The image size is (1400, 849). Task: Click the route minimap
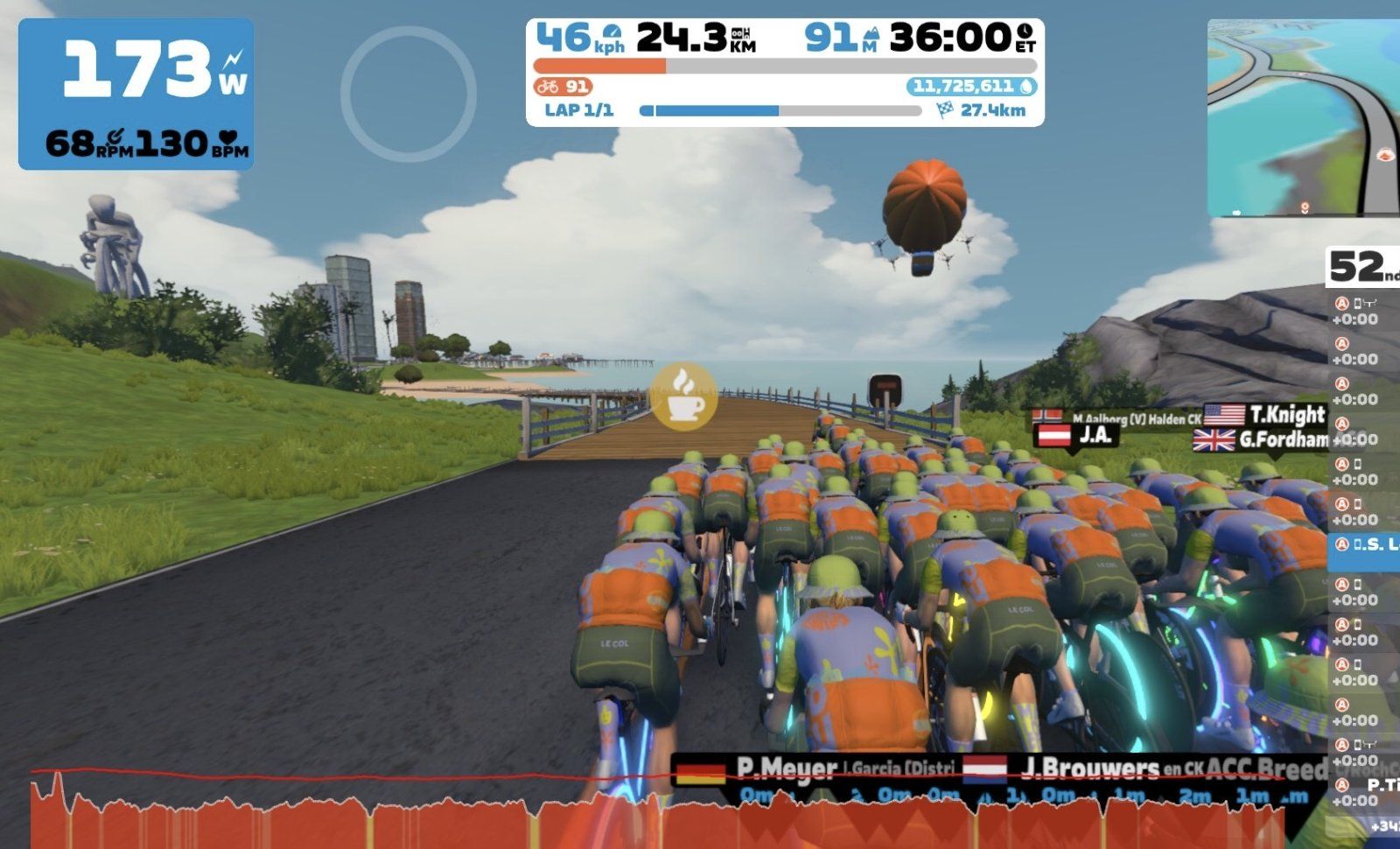[1303, 117]
